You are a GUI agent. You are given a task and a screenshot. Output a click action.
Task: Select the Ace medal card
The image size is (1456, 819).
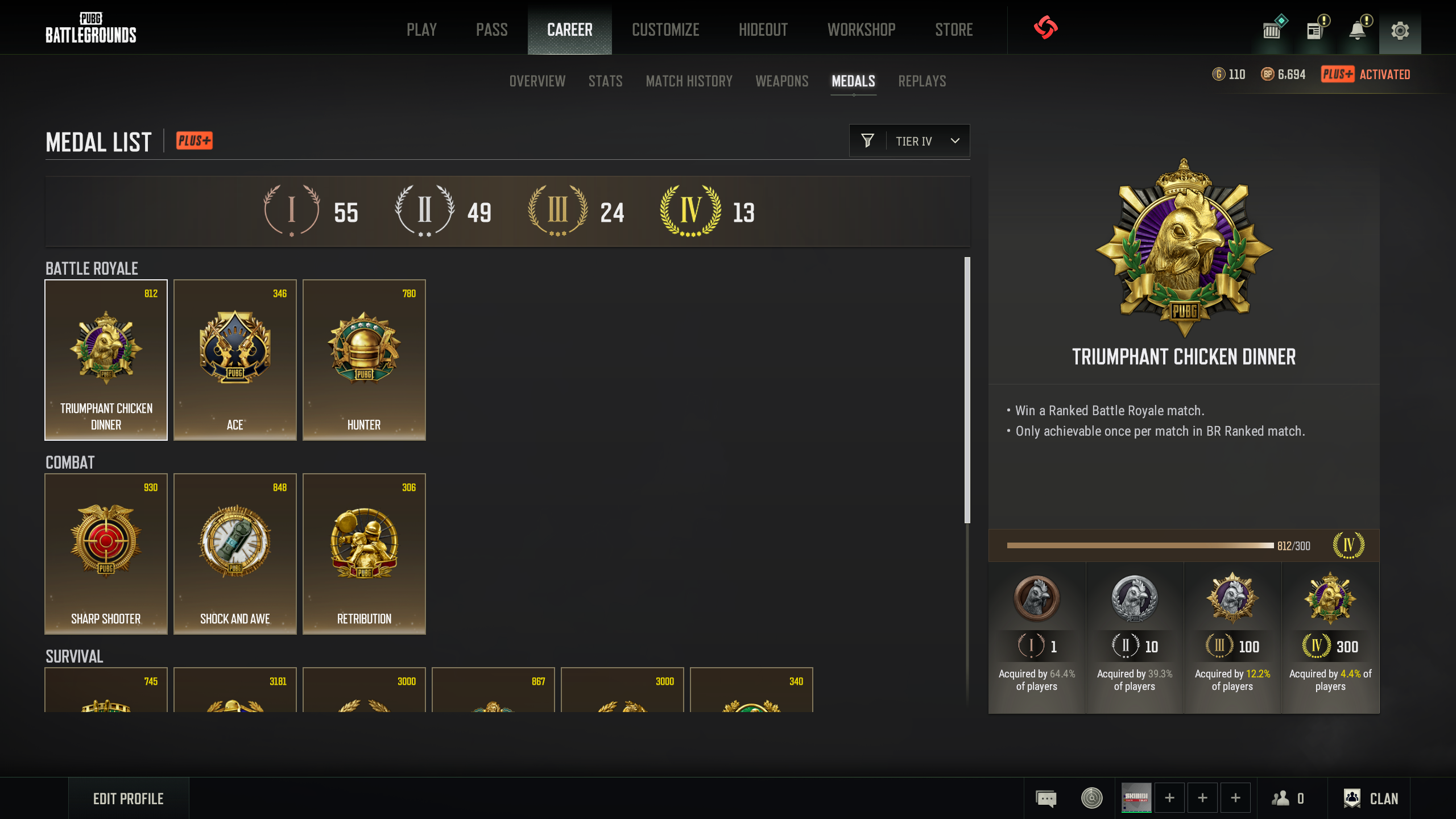(235, 359)
